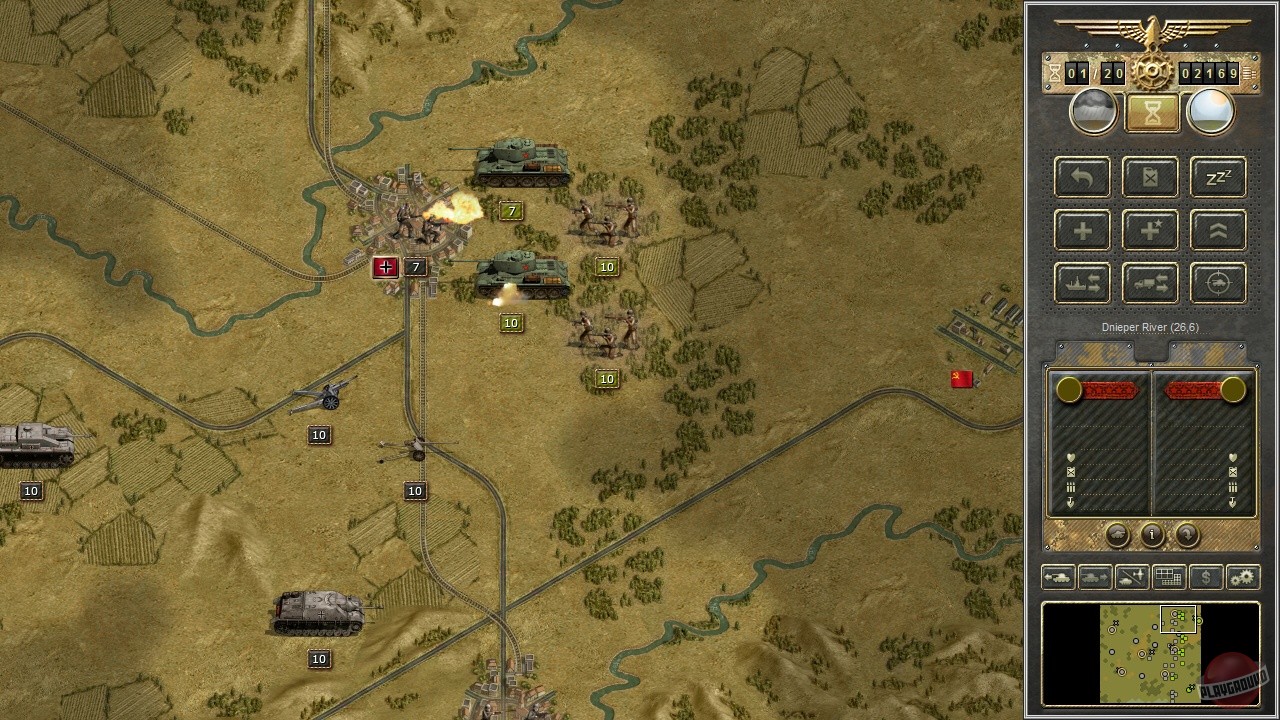1280x720 pixels.
Task: Upgrade the unit via the chevrons icon
Action: [1217, 230]
